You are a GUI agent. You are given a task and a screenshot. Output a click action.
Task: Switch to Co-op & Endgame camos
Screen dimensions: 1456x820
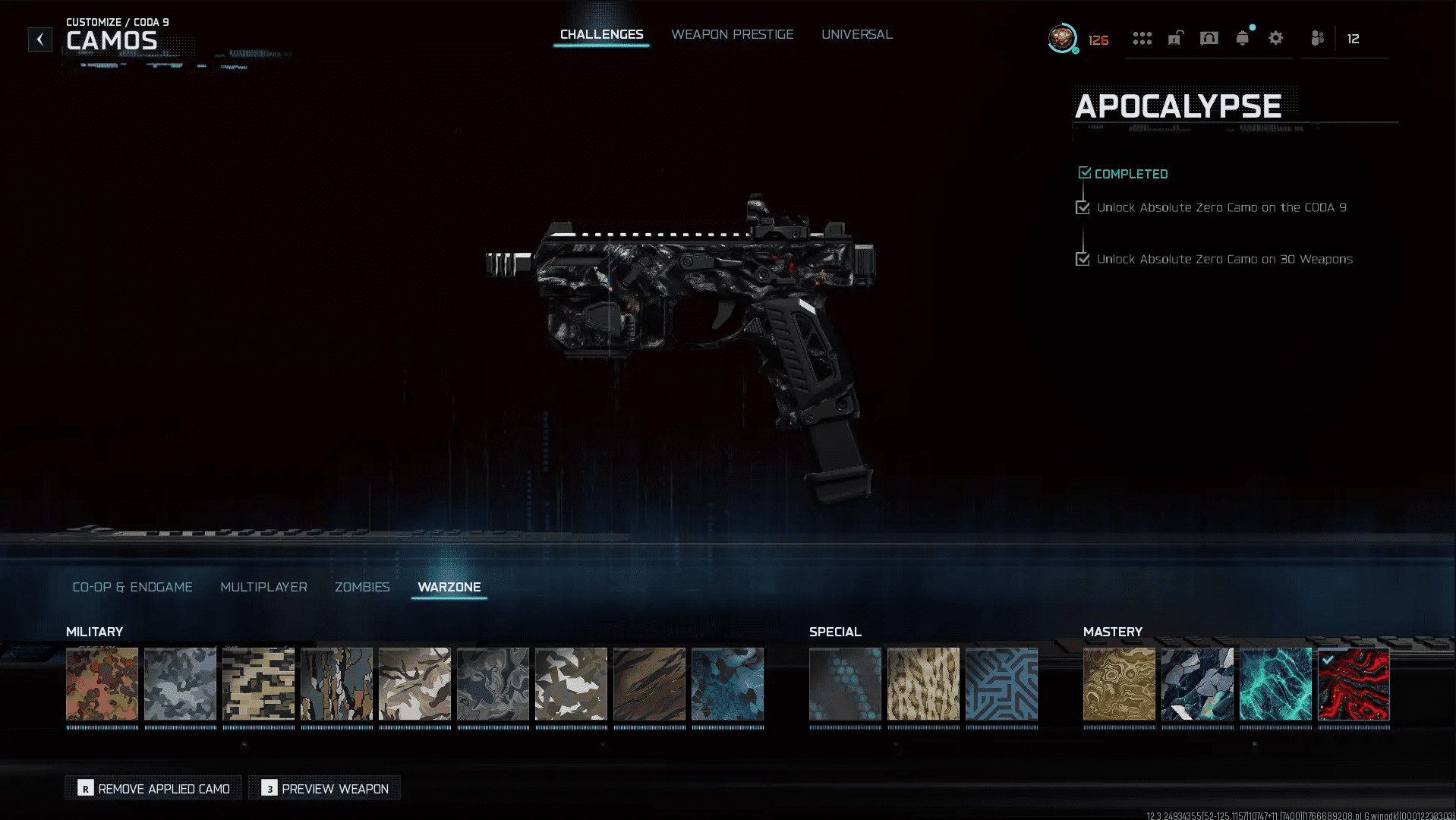point(132,587)
